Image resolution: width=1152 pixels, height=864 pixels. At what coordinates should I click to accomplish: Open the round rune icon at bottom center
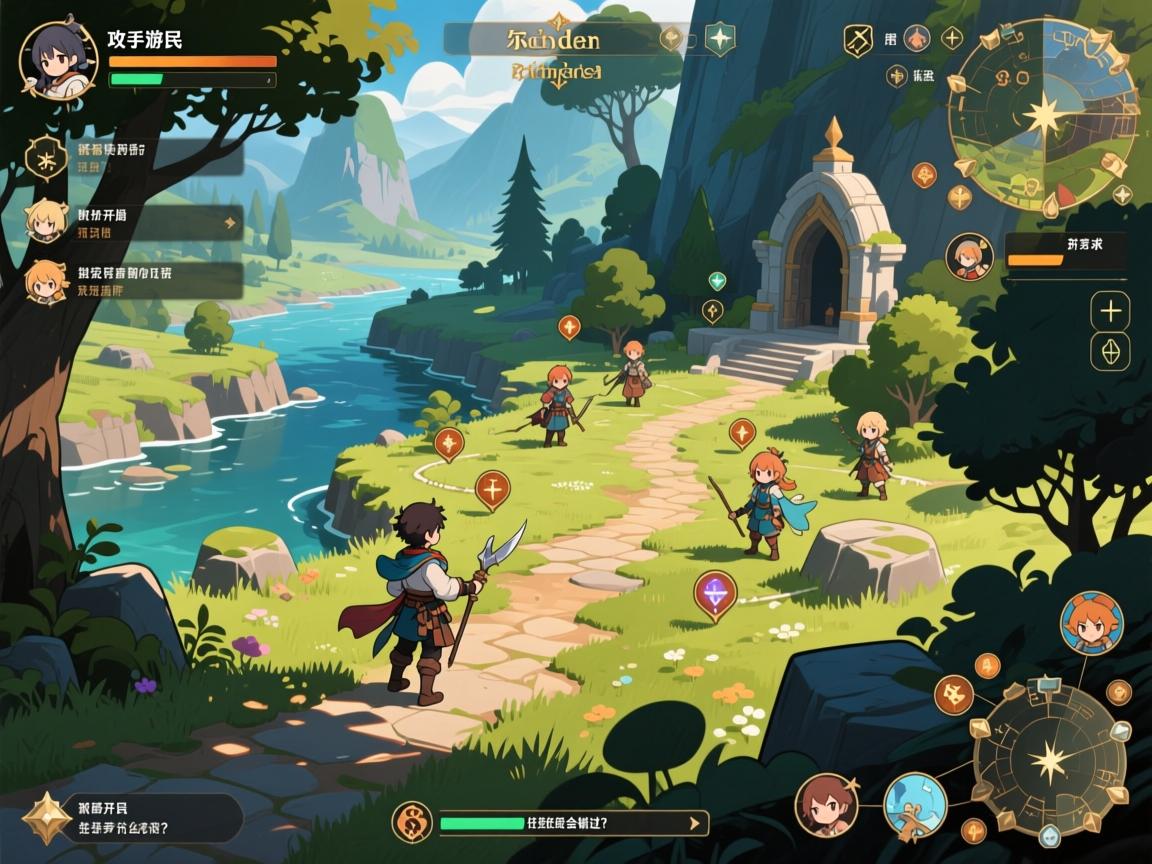coord(410,822)
